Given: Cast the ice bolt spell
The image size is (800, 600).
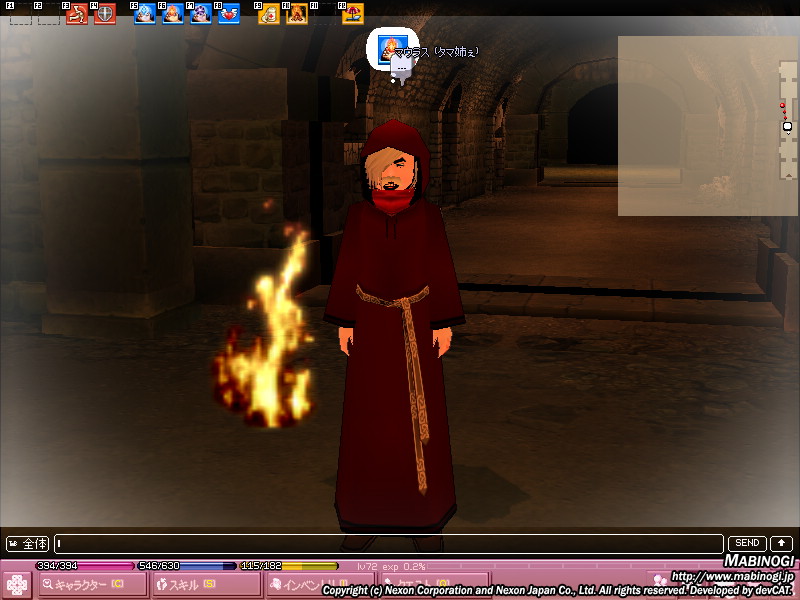Looking at the screenshot, I should click(x=145, y=14).
